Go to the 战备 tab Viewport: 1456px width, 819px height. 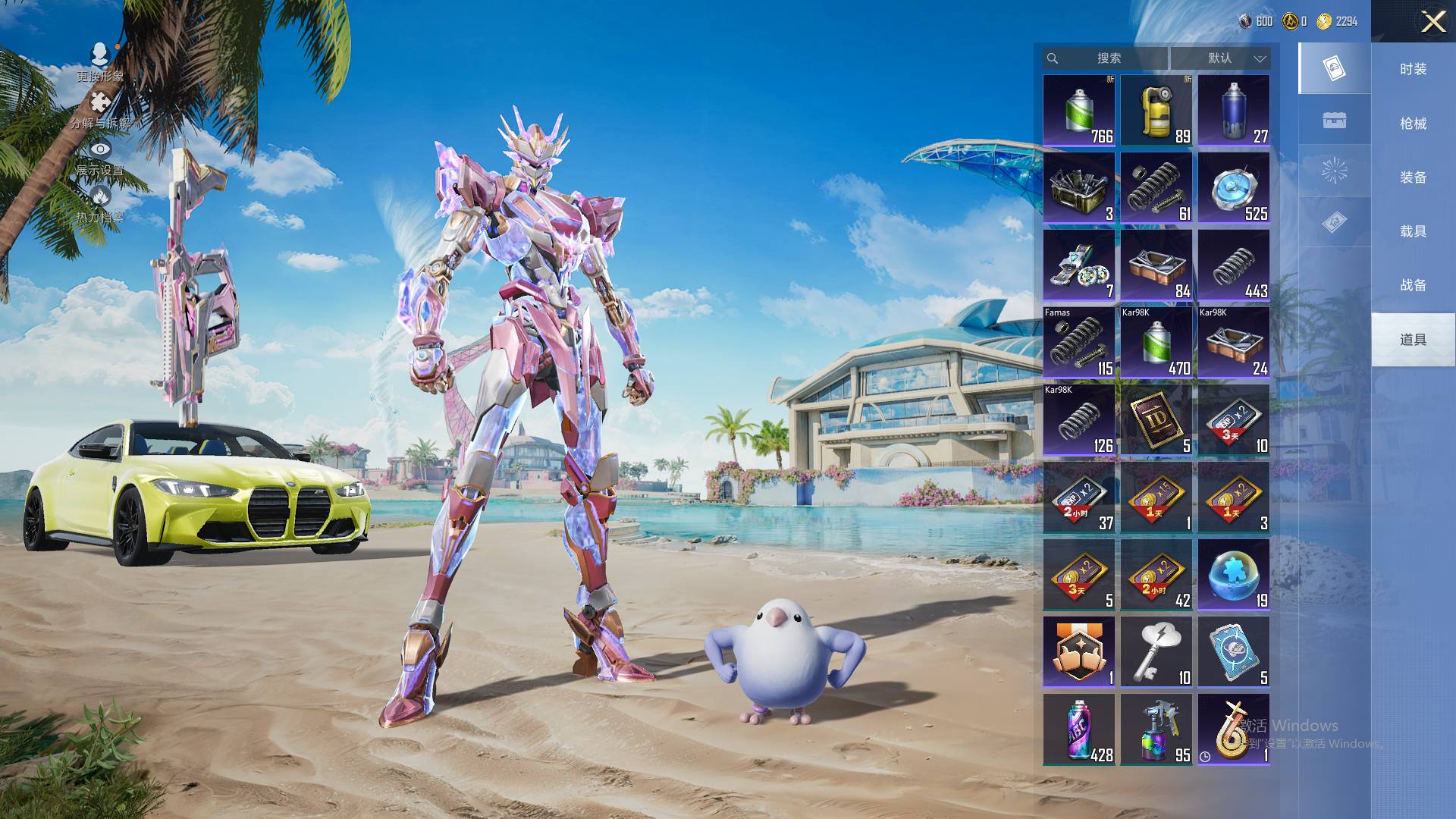tap(1413, 284)
